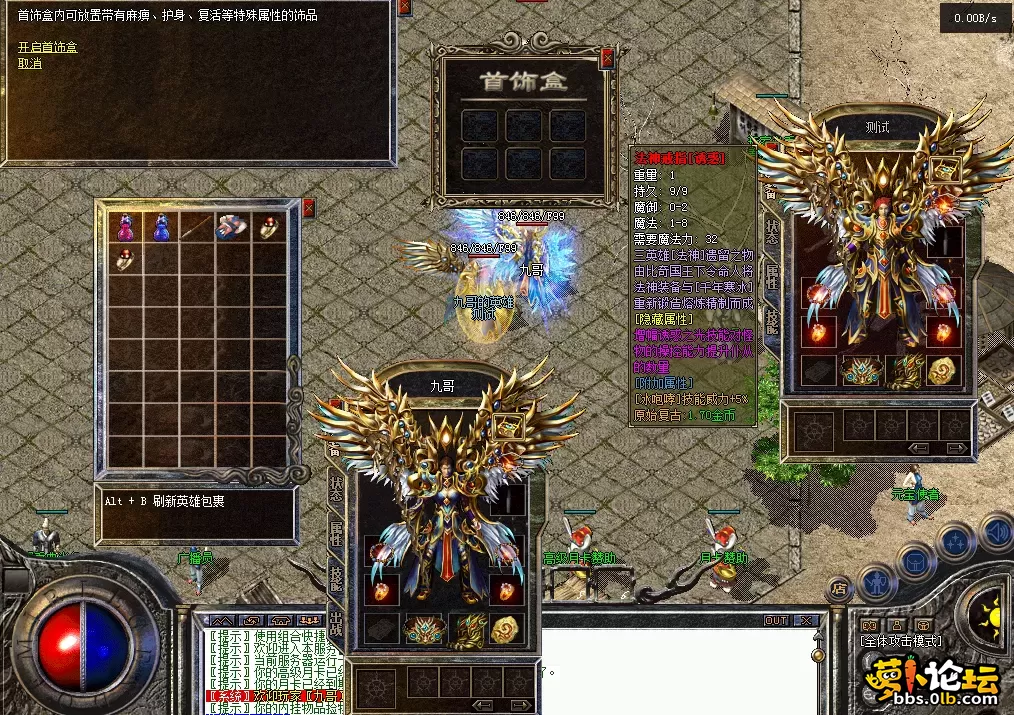Close the hero bag inventory window
Viewport: 1014px width, 715px height.
click(x=308, y=207)
